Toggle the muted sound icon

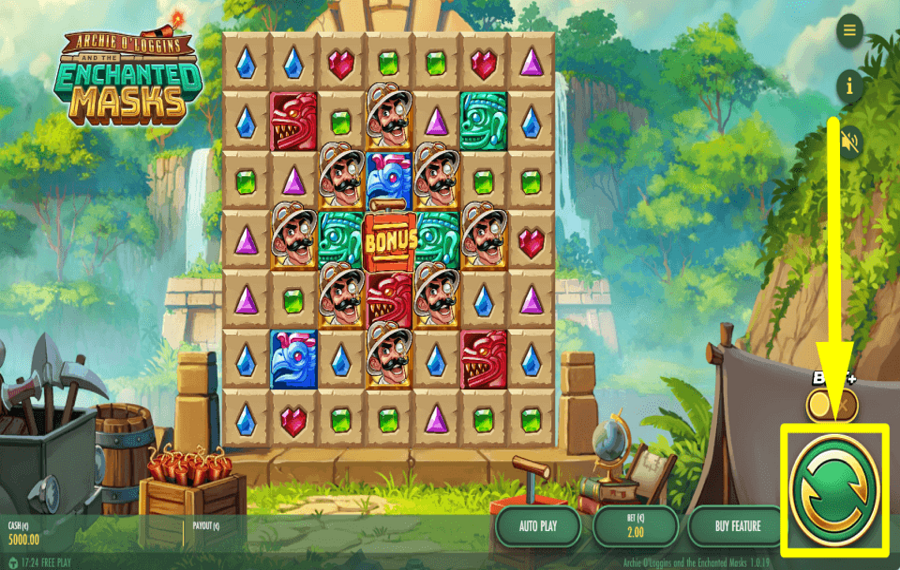(x=850, y=143)
